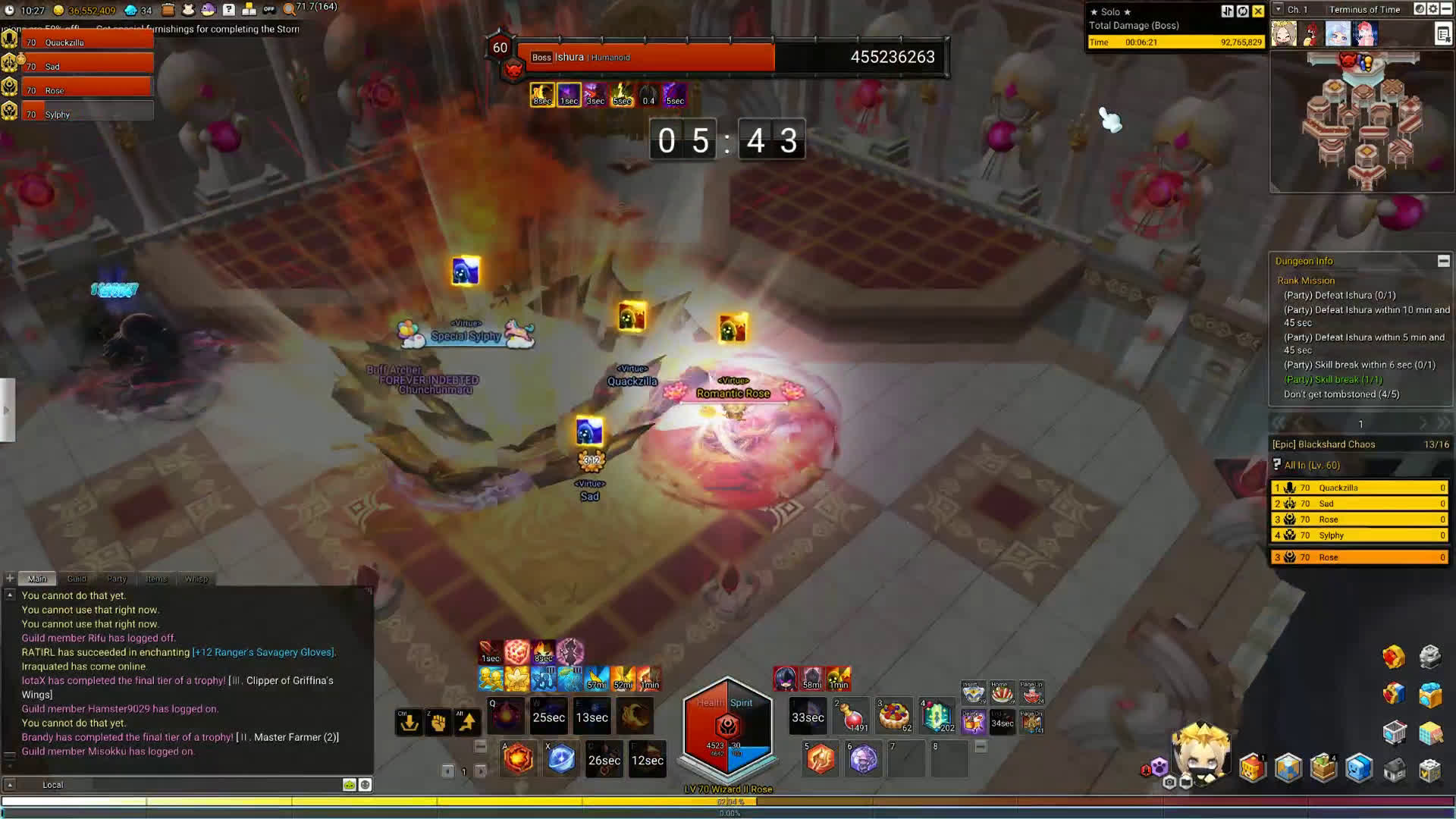Activate the orange flame skill on A
The height and width of the screenshot is (819, 1456).
click(519, 759)
